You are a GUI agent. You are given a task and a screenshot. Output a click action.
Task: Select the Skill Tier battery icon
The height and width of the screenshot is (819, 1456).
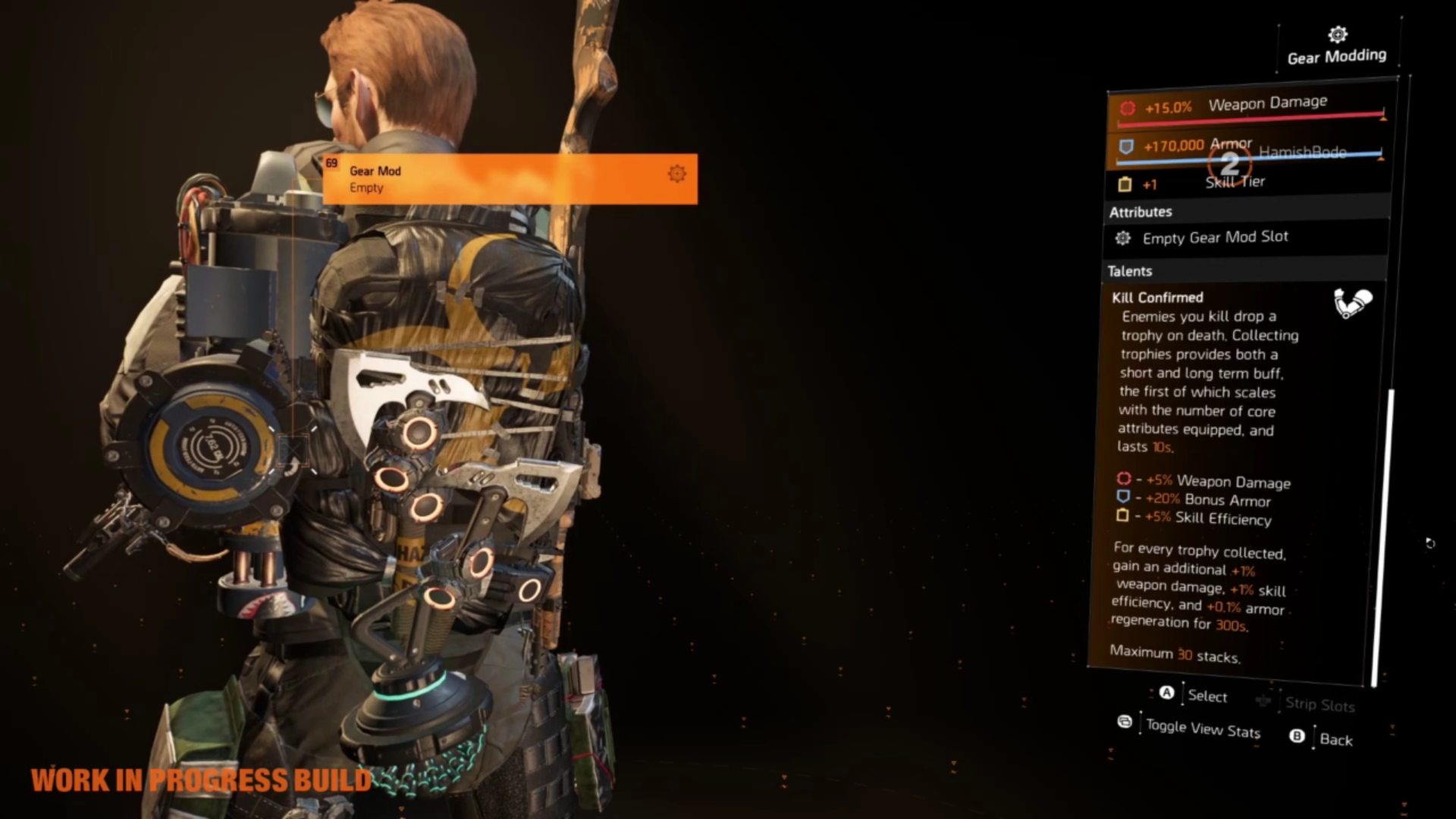pyautogui.click(x=1125, y=184)
